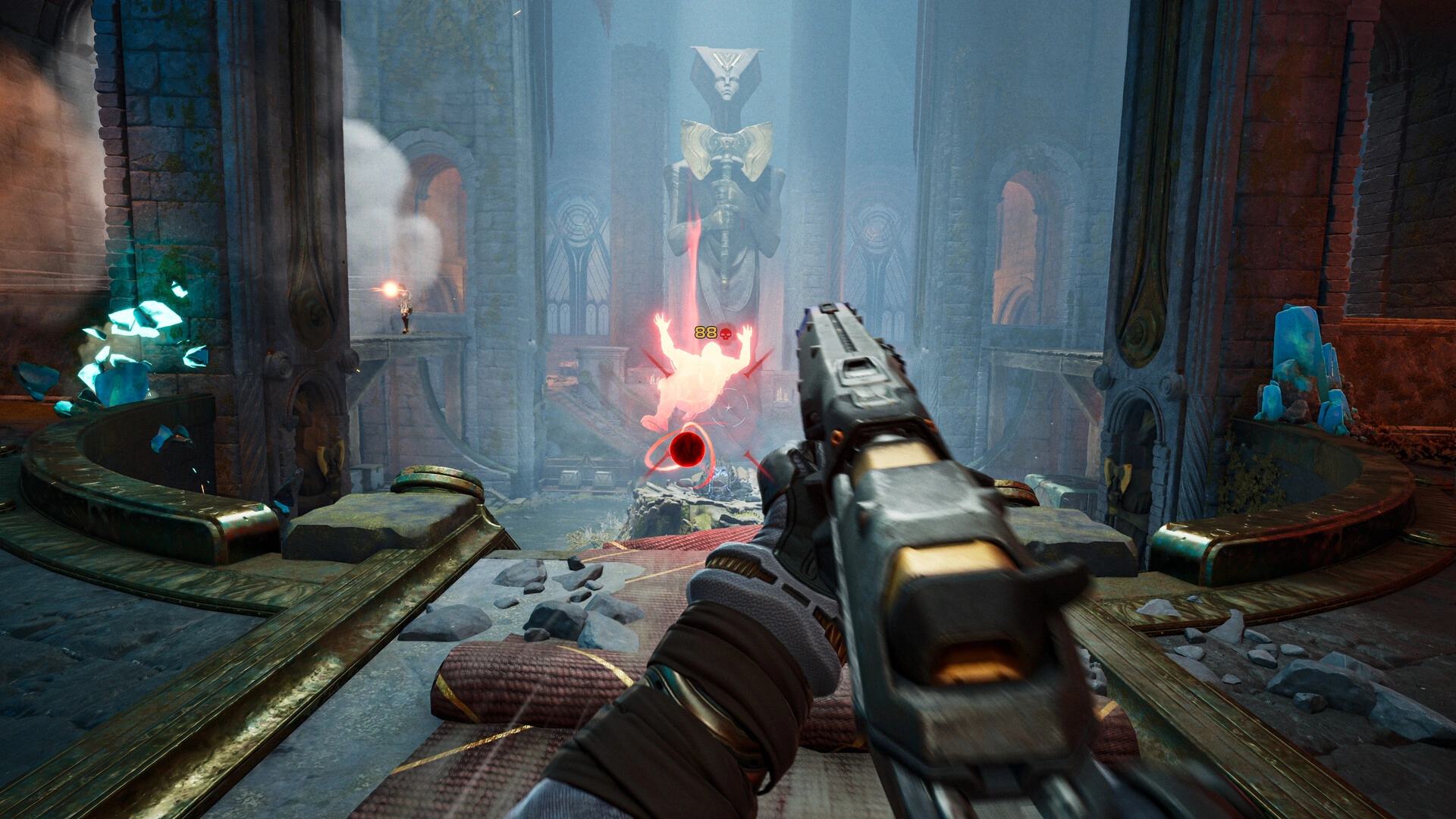Select the pile of rubble stones on walkway

tap(561, 599)
